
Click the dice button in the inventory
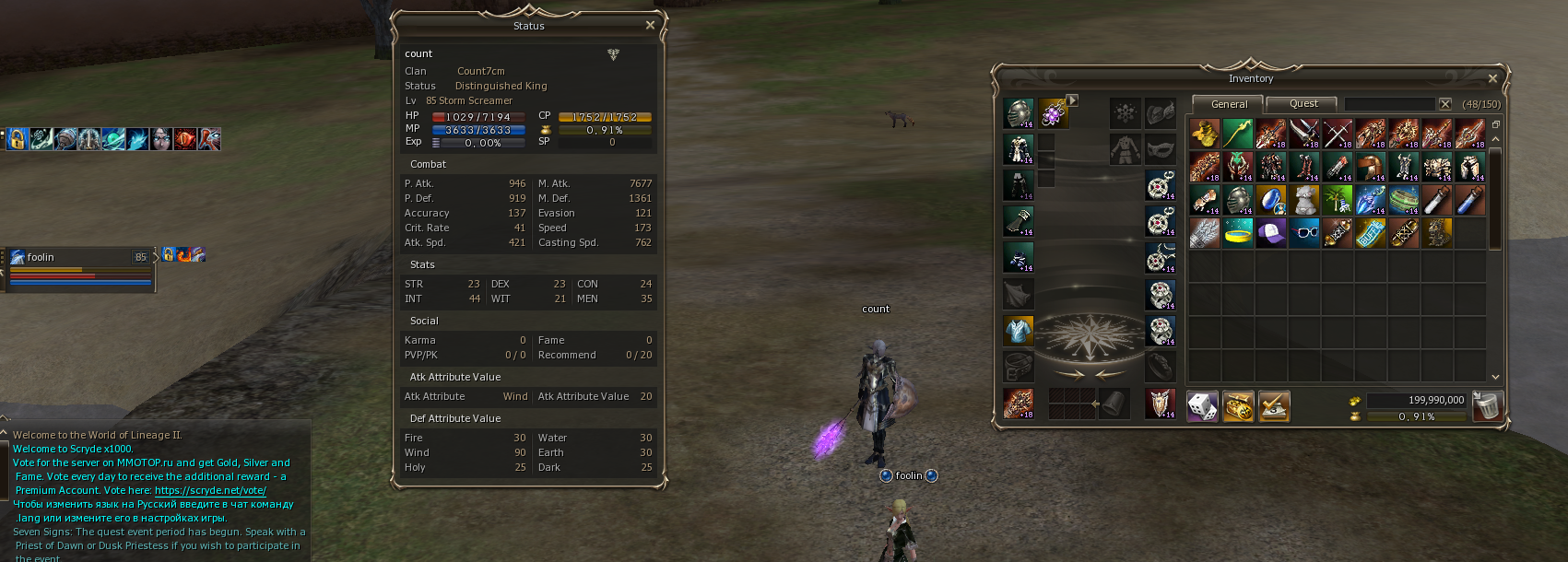[x=1203, y=406]
